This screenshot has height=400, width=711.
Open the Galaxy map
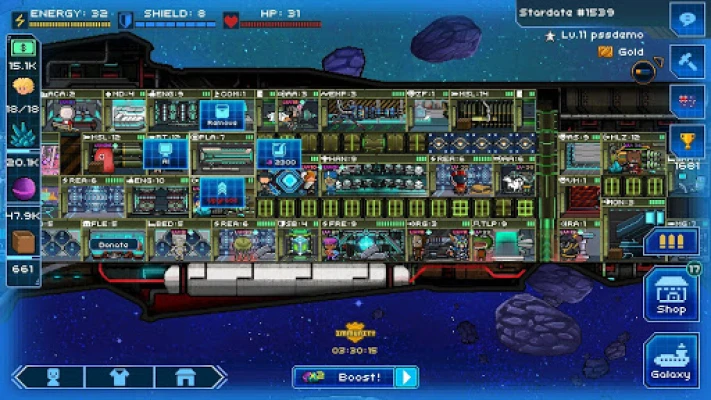click(x=671, y=360)
